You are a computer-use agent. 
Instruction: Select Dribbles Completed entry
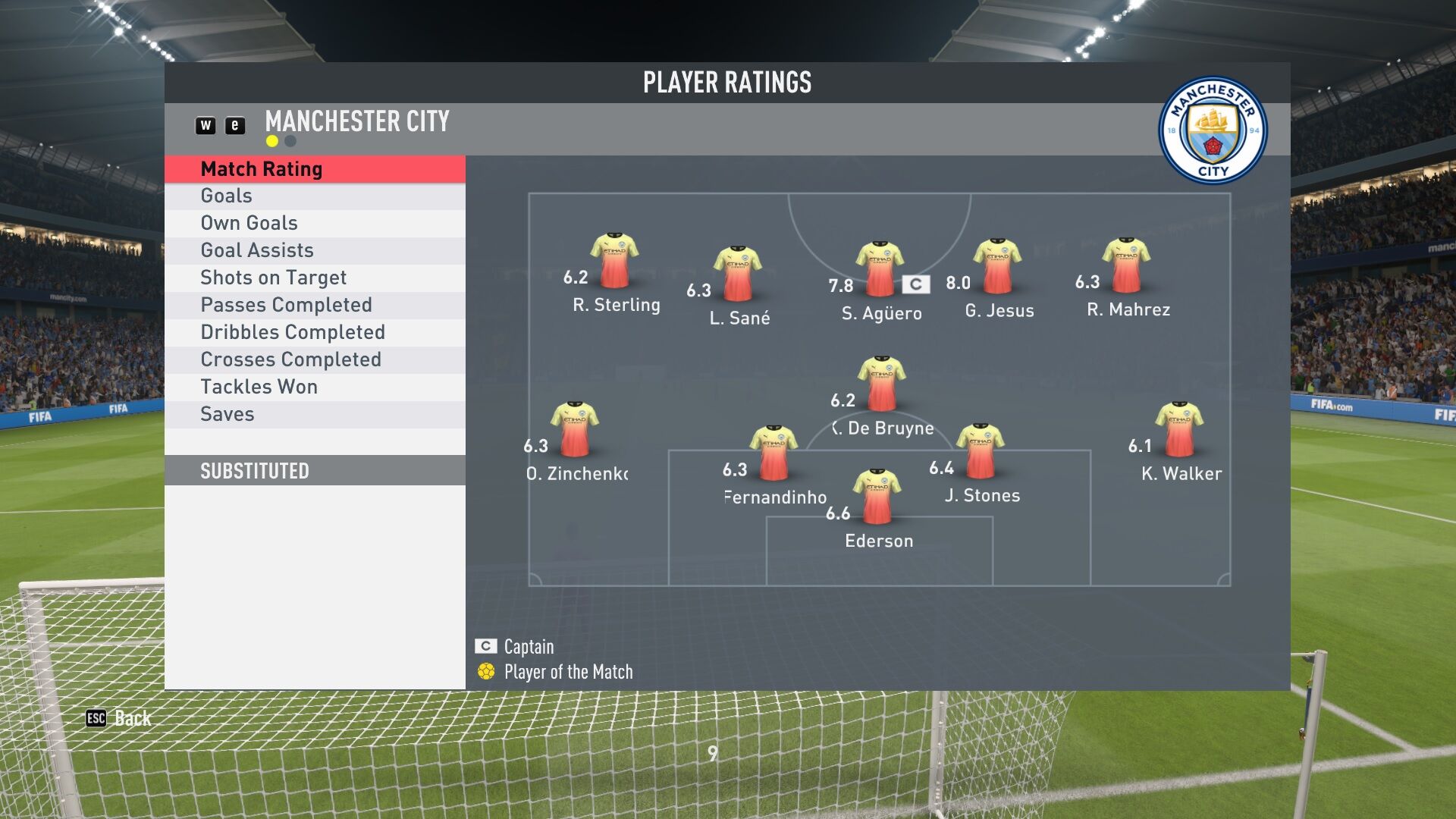[314, 333]
